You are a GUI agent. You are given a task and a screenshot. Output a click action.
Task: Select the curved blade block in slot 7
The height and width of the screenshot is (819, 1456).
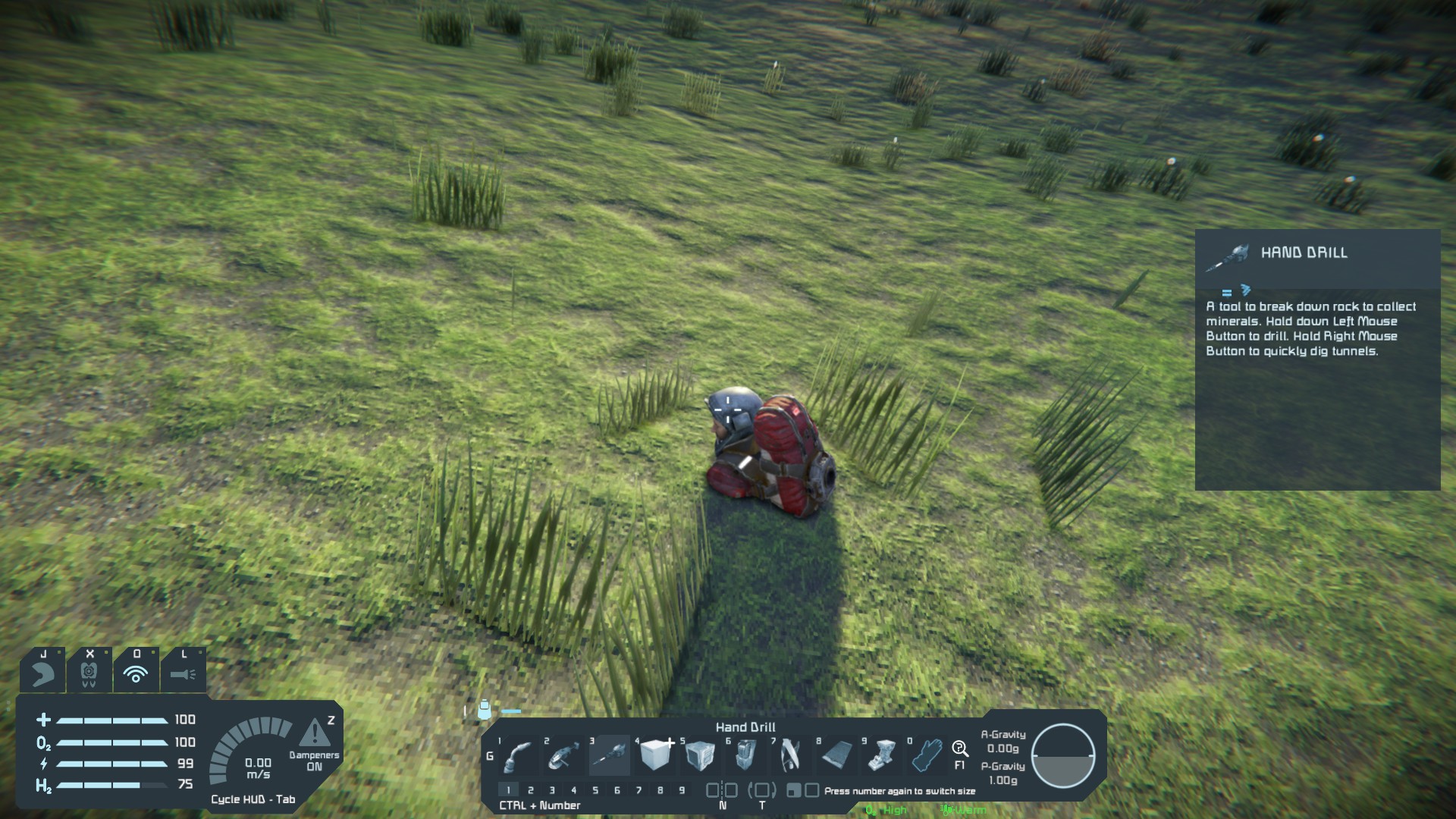(x=790, y=755)
